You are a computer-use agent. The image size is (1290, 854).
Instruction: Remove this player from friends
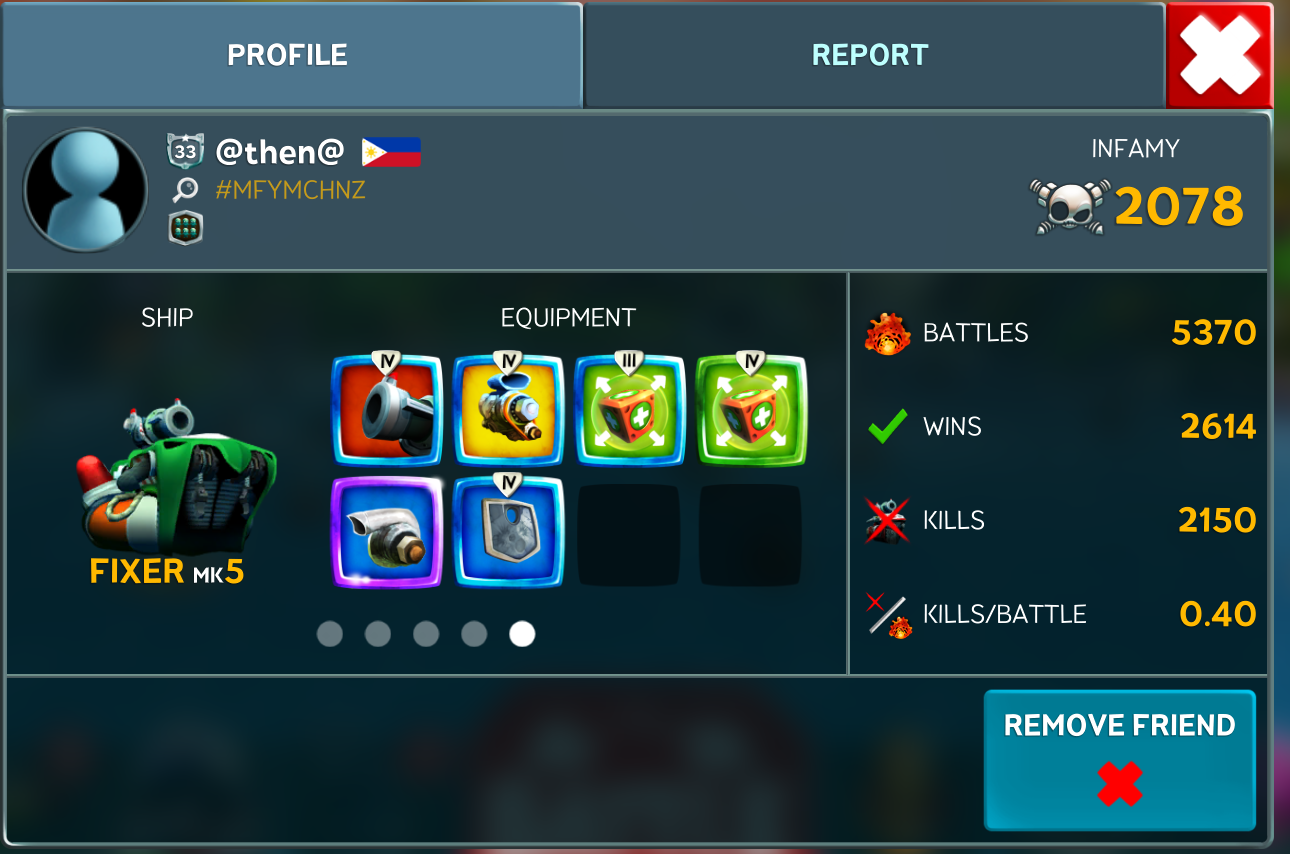pyautogui.click(x=1119, y=759)
